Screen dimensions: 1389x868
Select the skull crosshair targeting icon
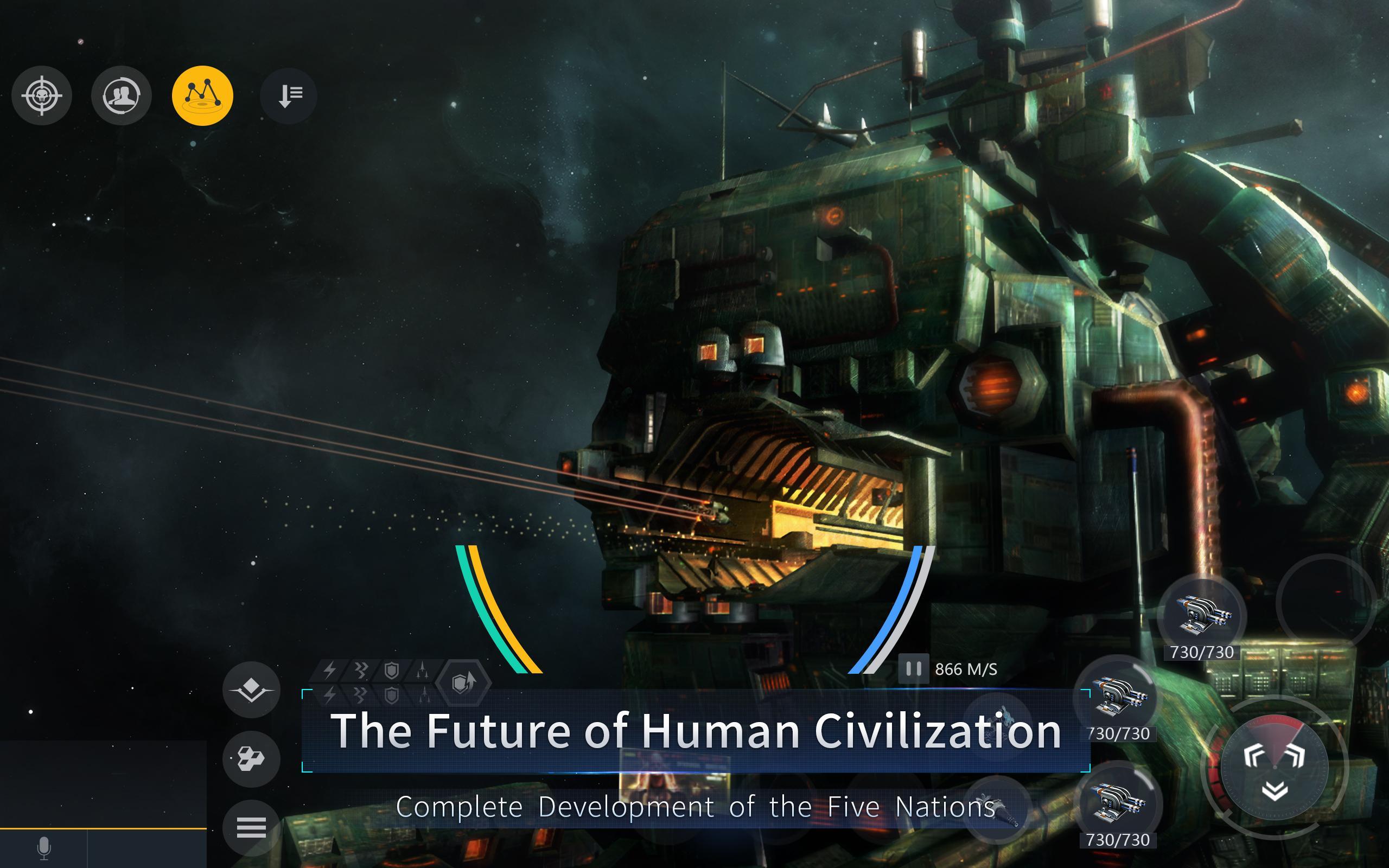[x=43, y=96]
